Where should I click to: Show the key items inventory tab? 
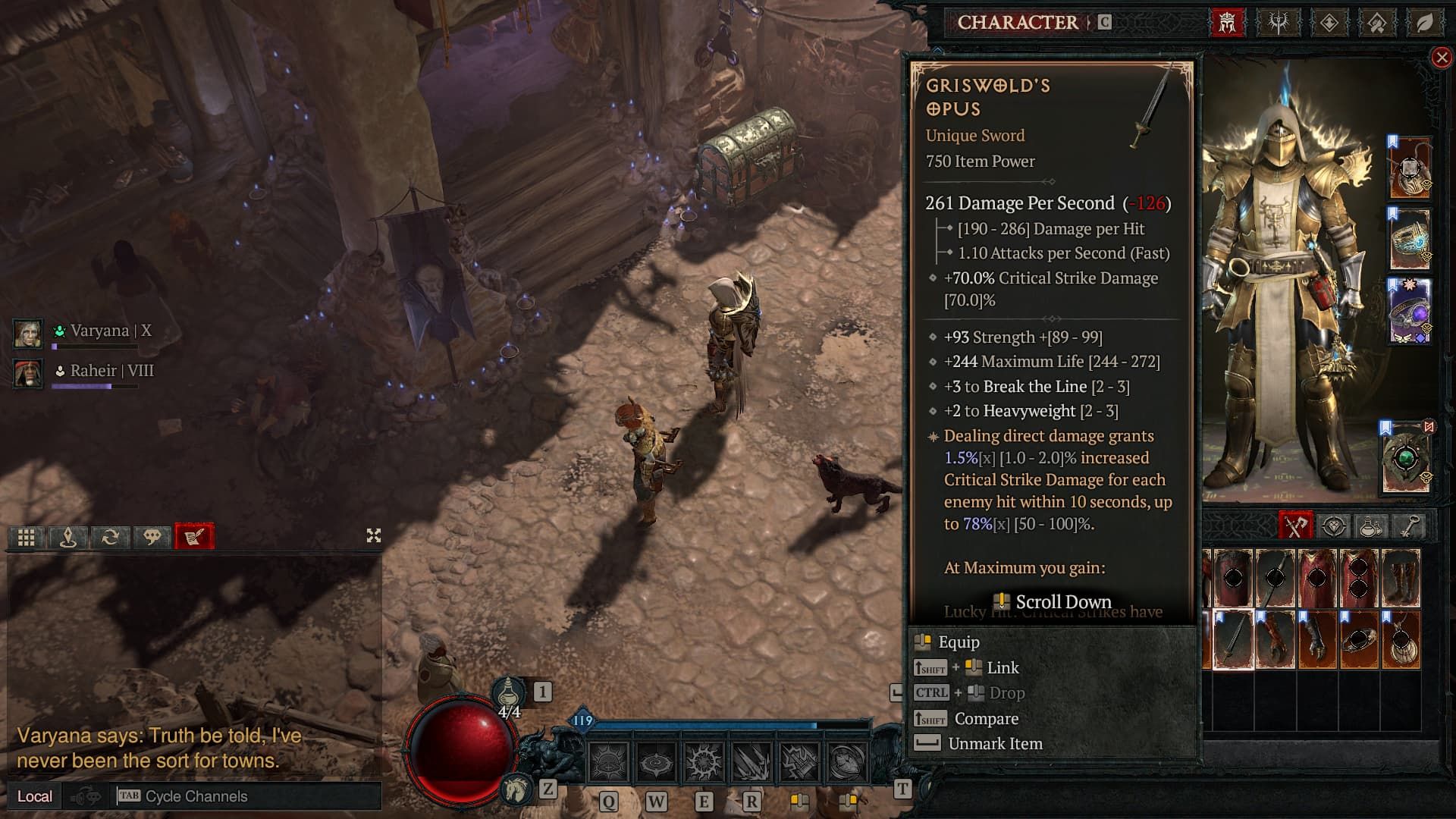1408,526
